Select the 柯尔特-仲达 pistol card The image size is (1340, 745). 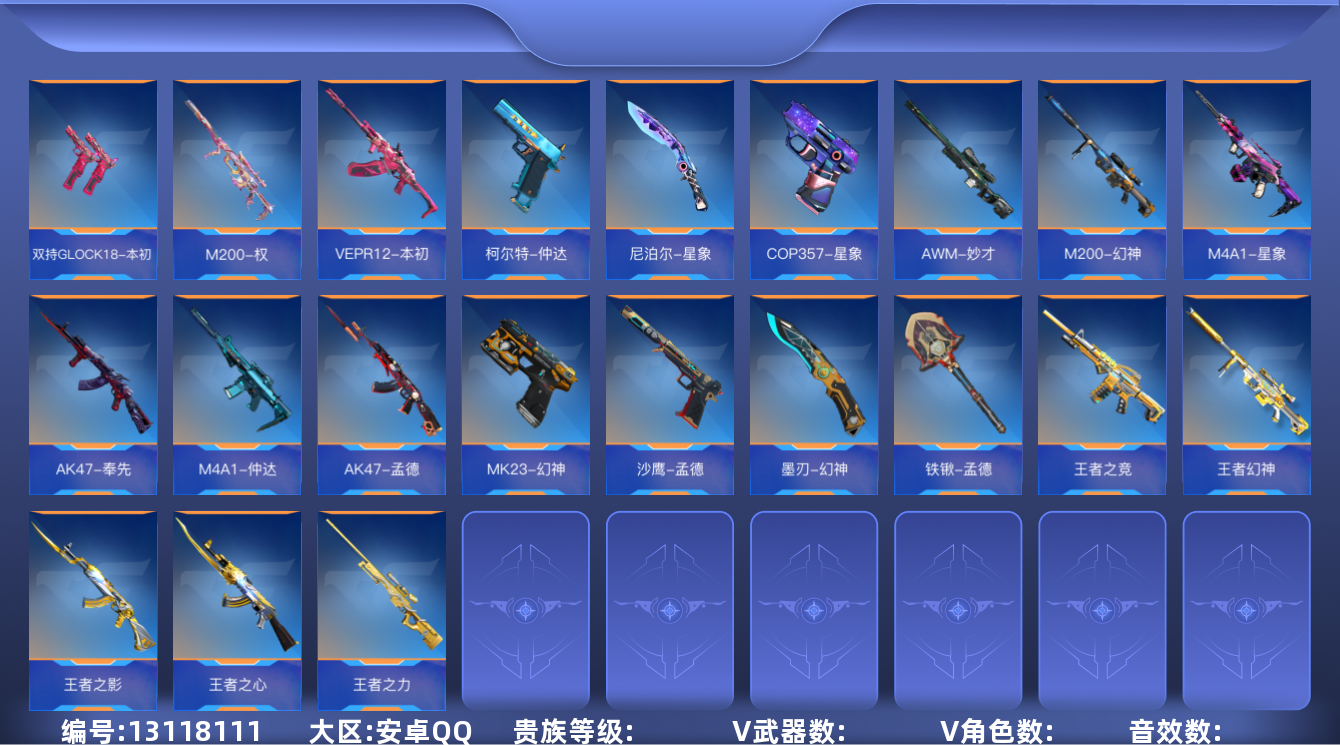coord(525,175)
